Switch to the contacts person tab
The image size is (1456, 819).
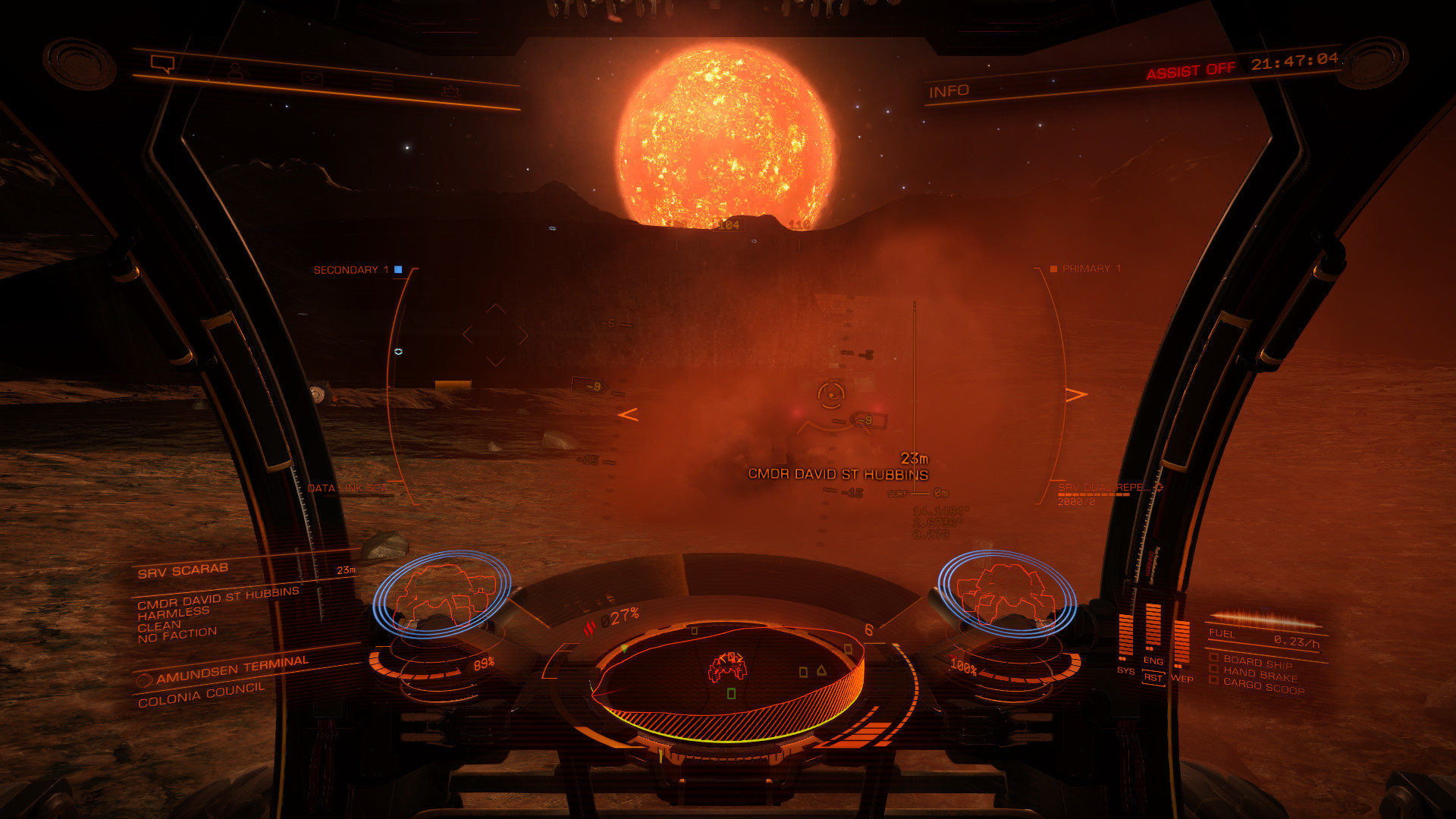click(x=238, y=72)
